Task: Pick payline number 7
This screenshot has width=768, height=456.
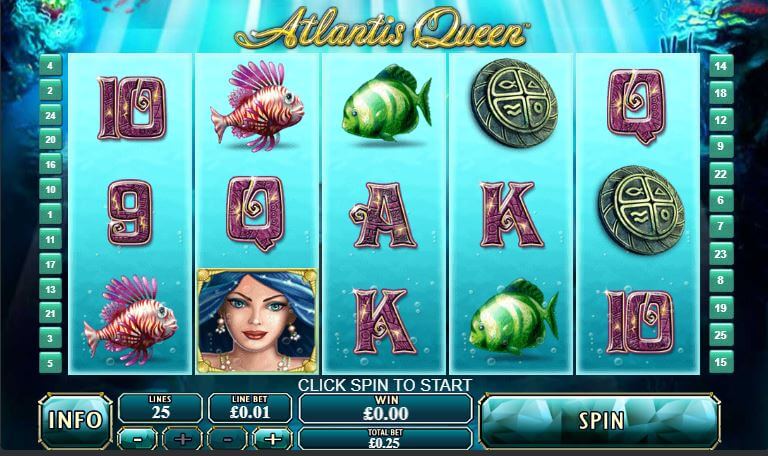Action: coord(719,227)
